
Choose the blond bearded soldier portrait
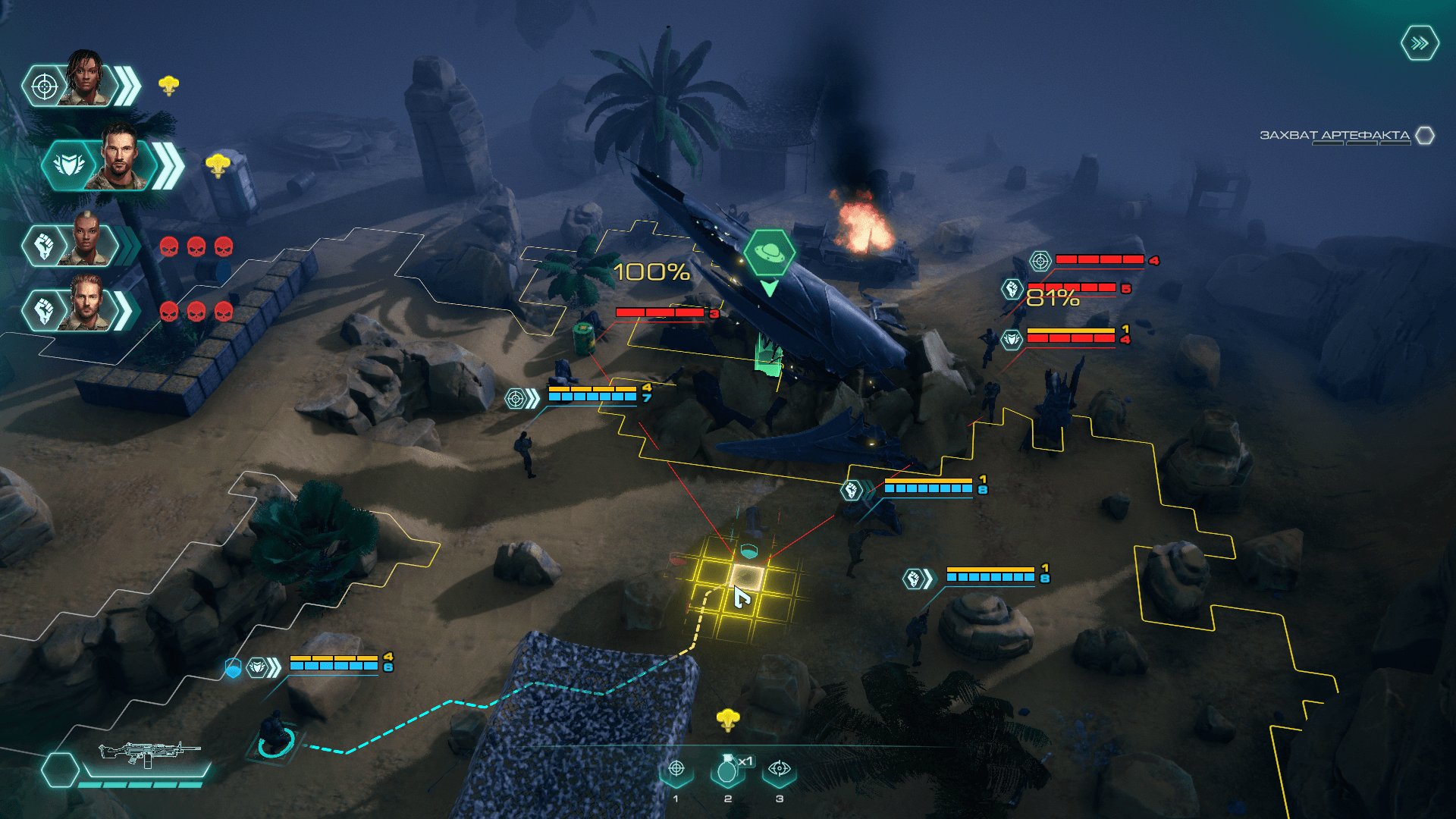pos(87,306)
